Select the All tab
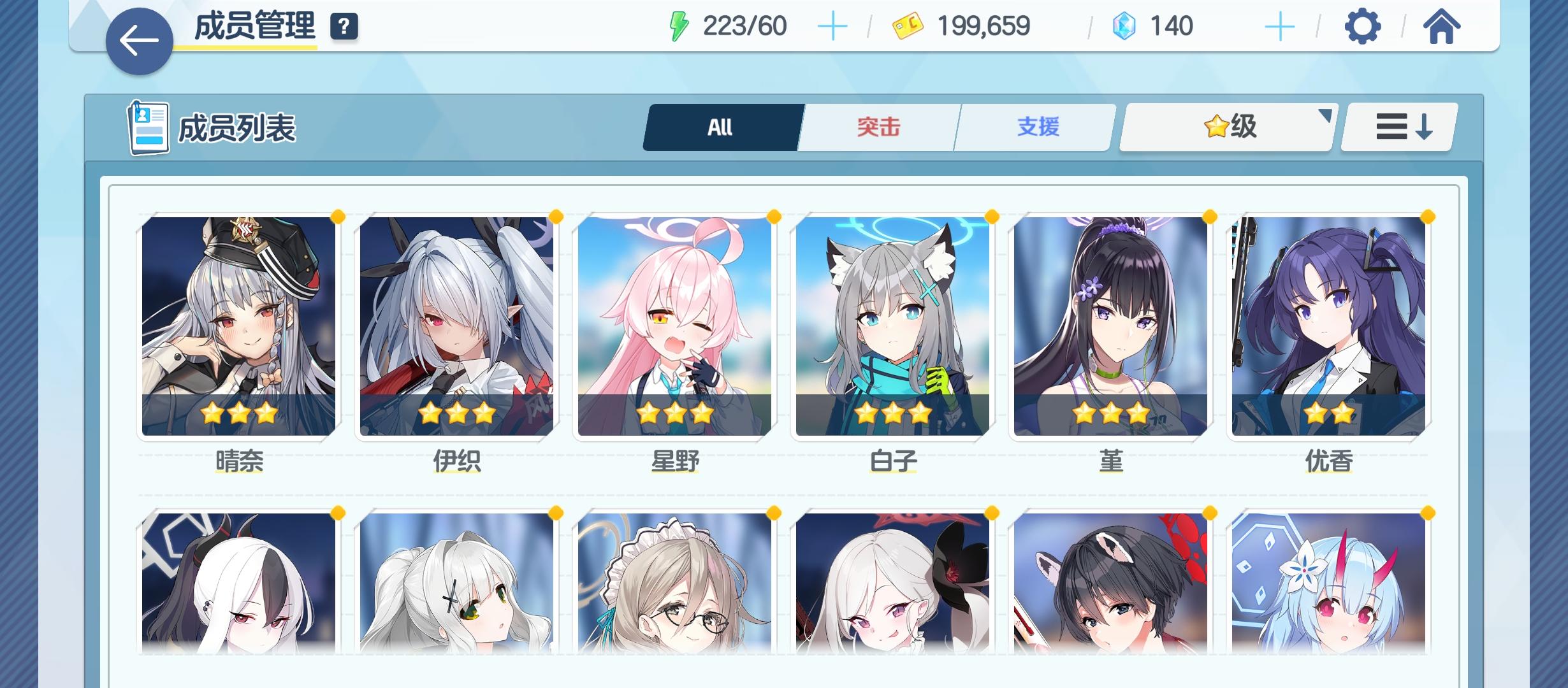The height and width of the screenshot is (688, 1568). [721, 127]
